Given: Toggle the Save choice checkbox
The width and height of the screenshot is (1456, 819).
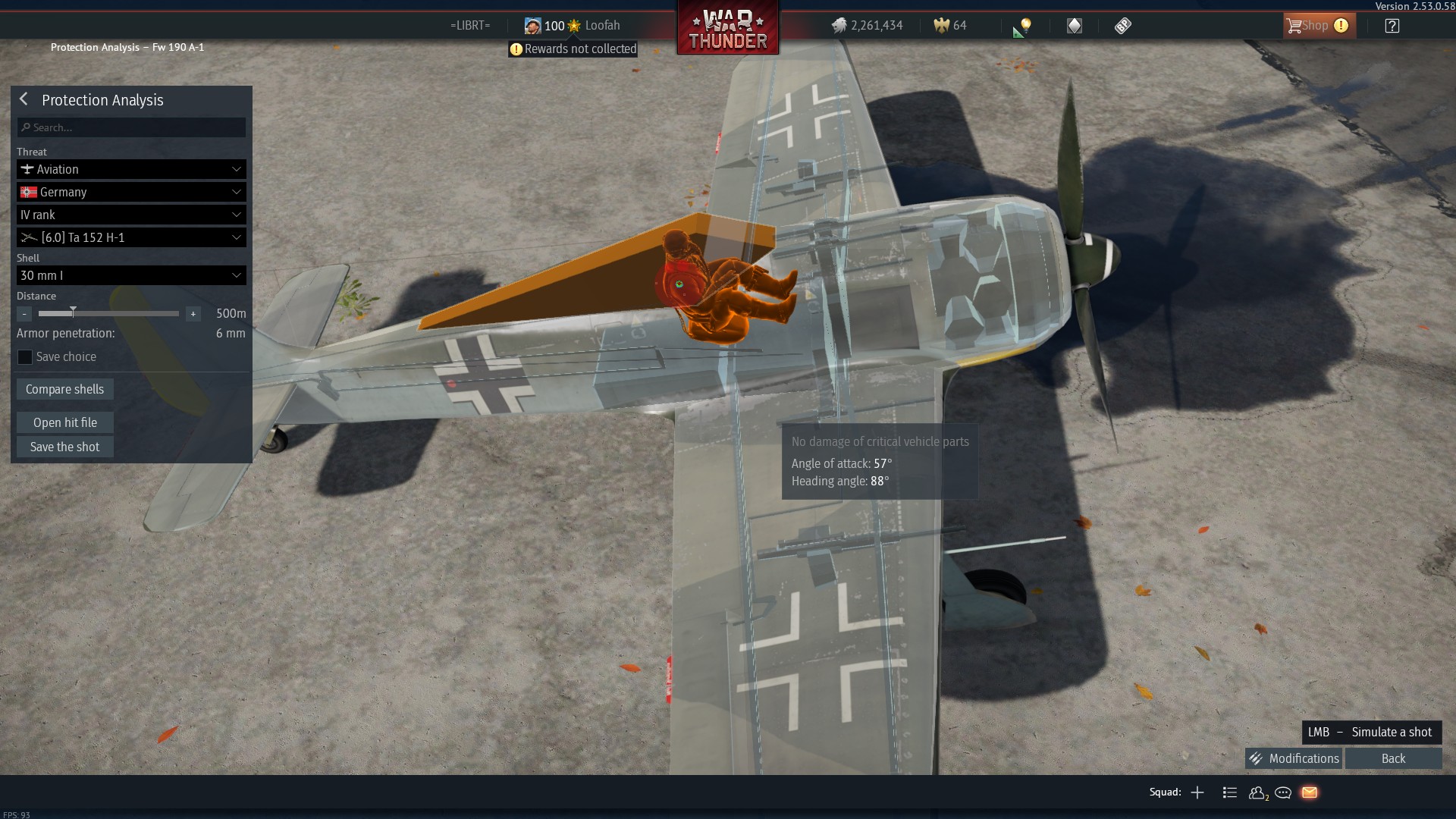Looking at the screenshot, I should 25,357.
